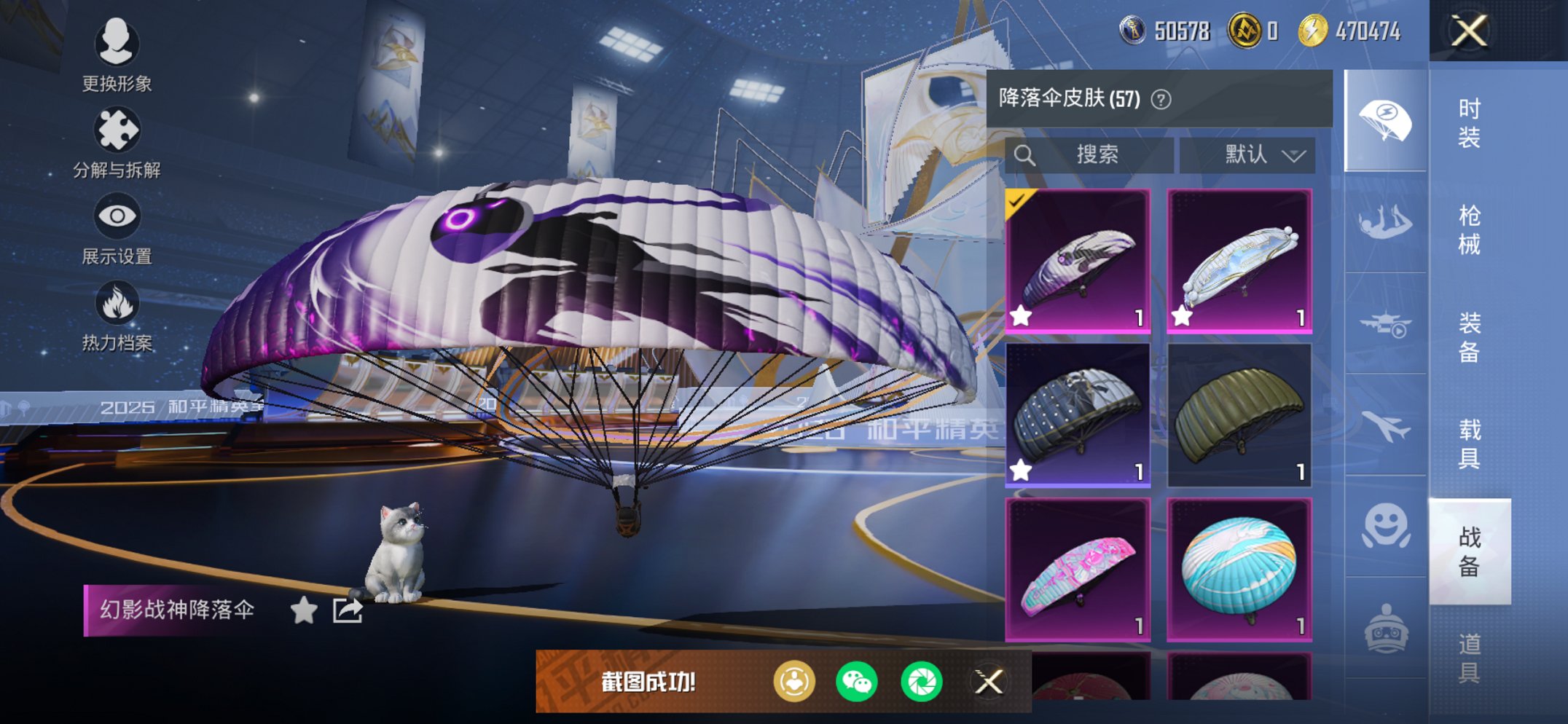The height and width of the screenshot is (724, 1568).
Task: Switch to the 载具 vehicles tab
Action: 1469,444
